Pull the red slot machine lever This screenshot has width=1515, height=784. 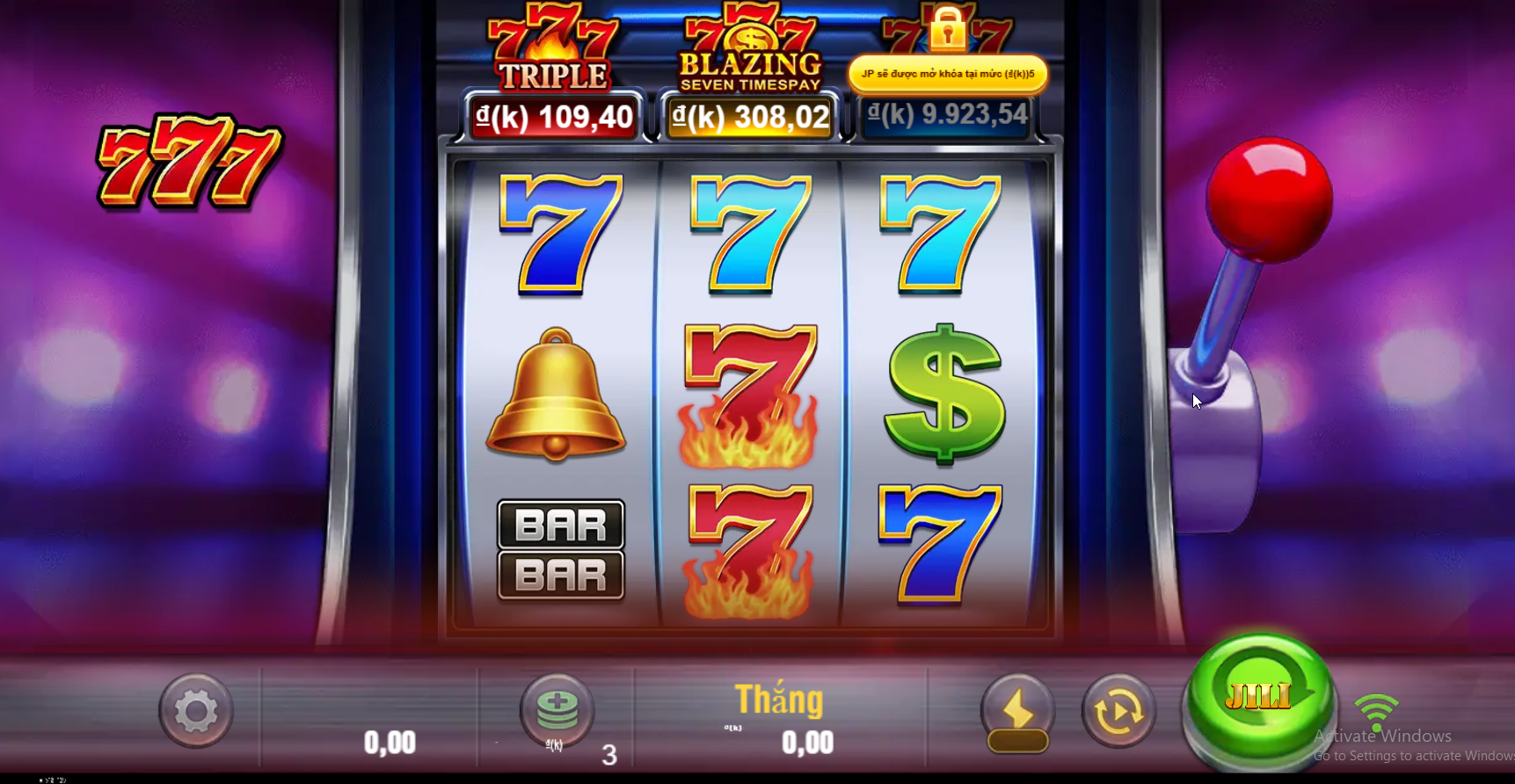coord(1270,195)
